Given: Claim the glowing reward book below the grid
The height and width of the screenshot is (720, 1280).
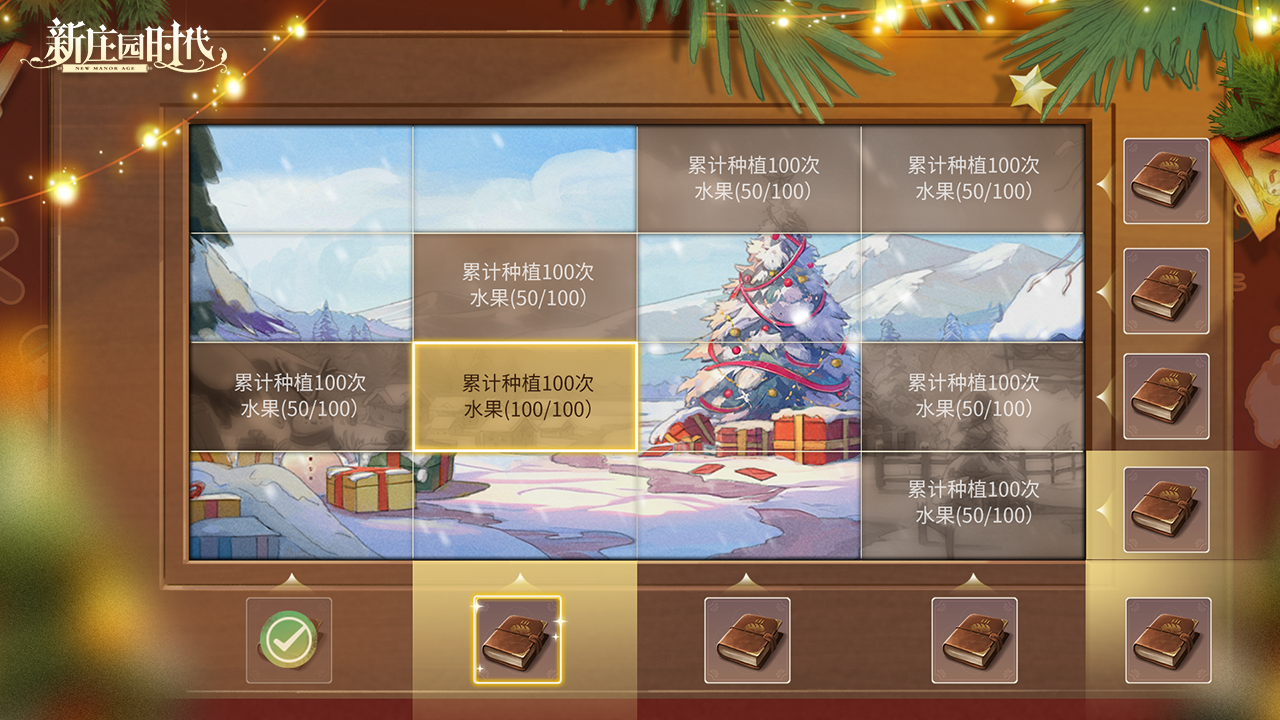Looking at the screenshot, I should pos(516,642).
